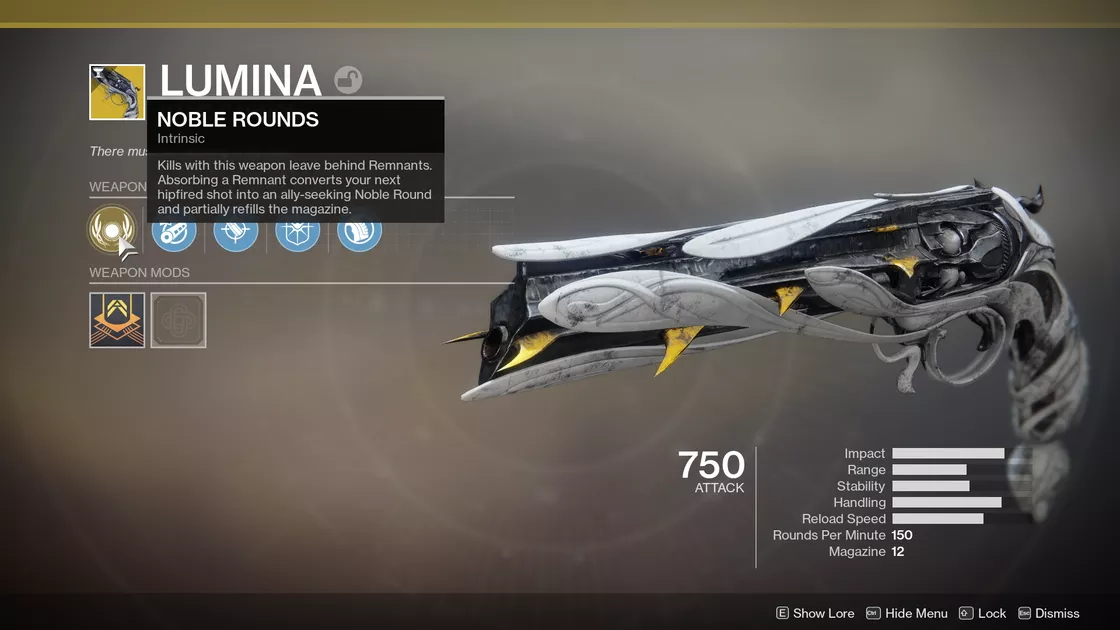Open the empty ornament mod slot

click(178, 320)
